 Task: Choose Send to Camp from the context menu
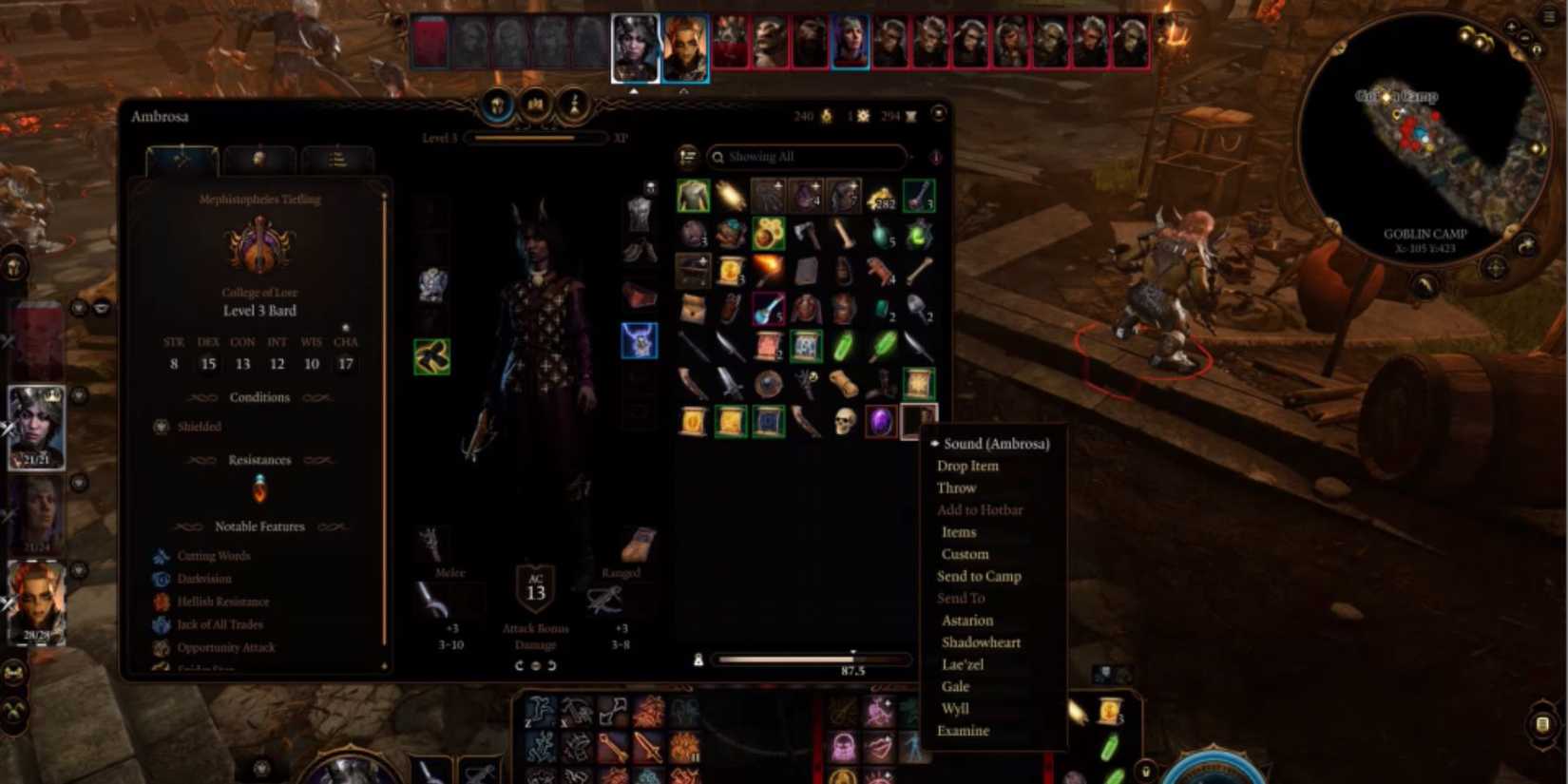[979, 576]
